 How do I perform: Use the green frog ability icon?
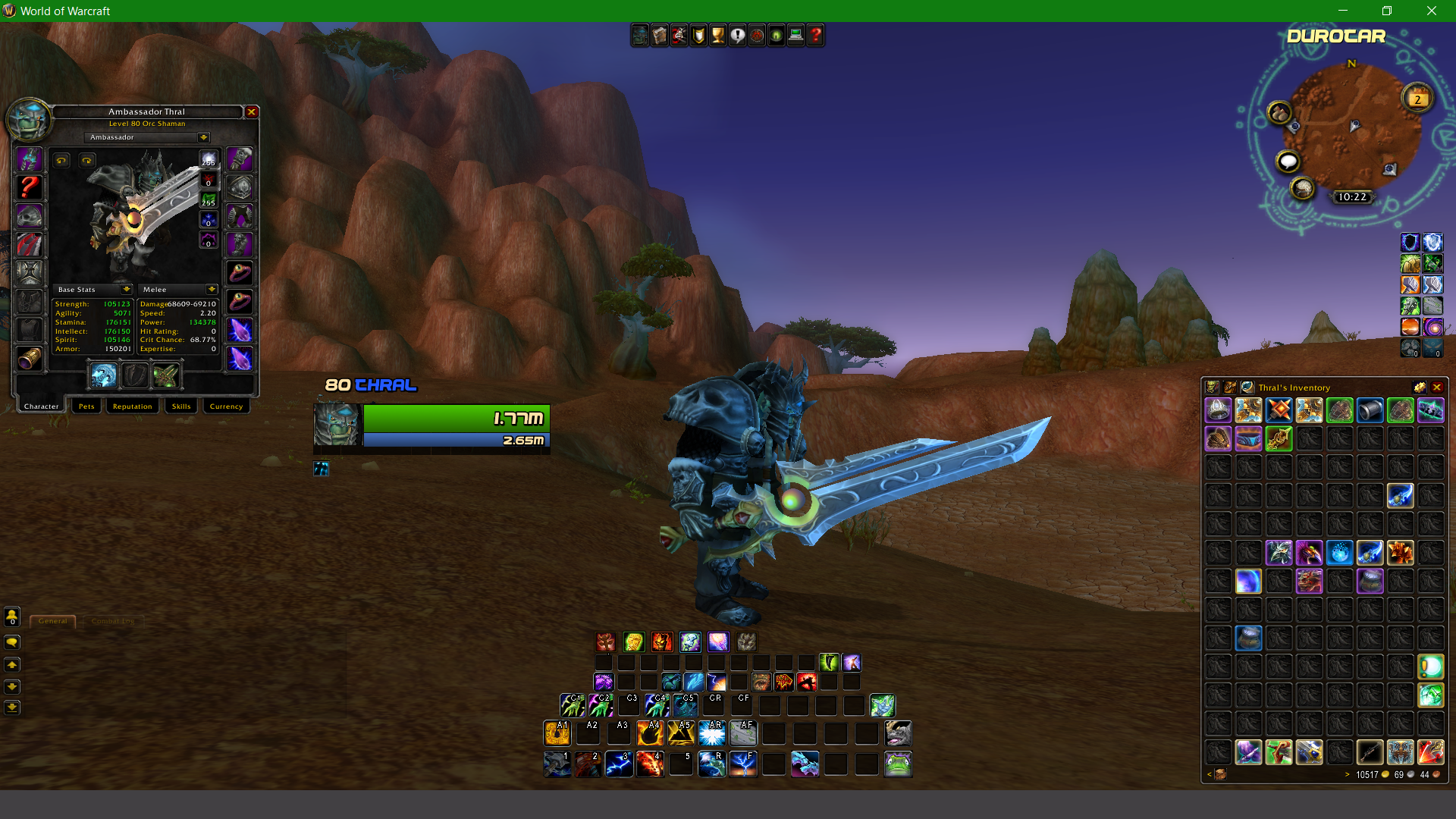(x=898, y=764)
